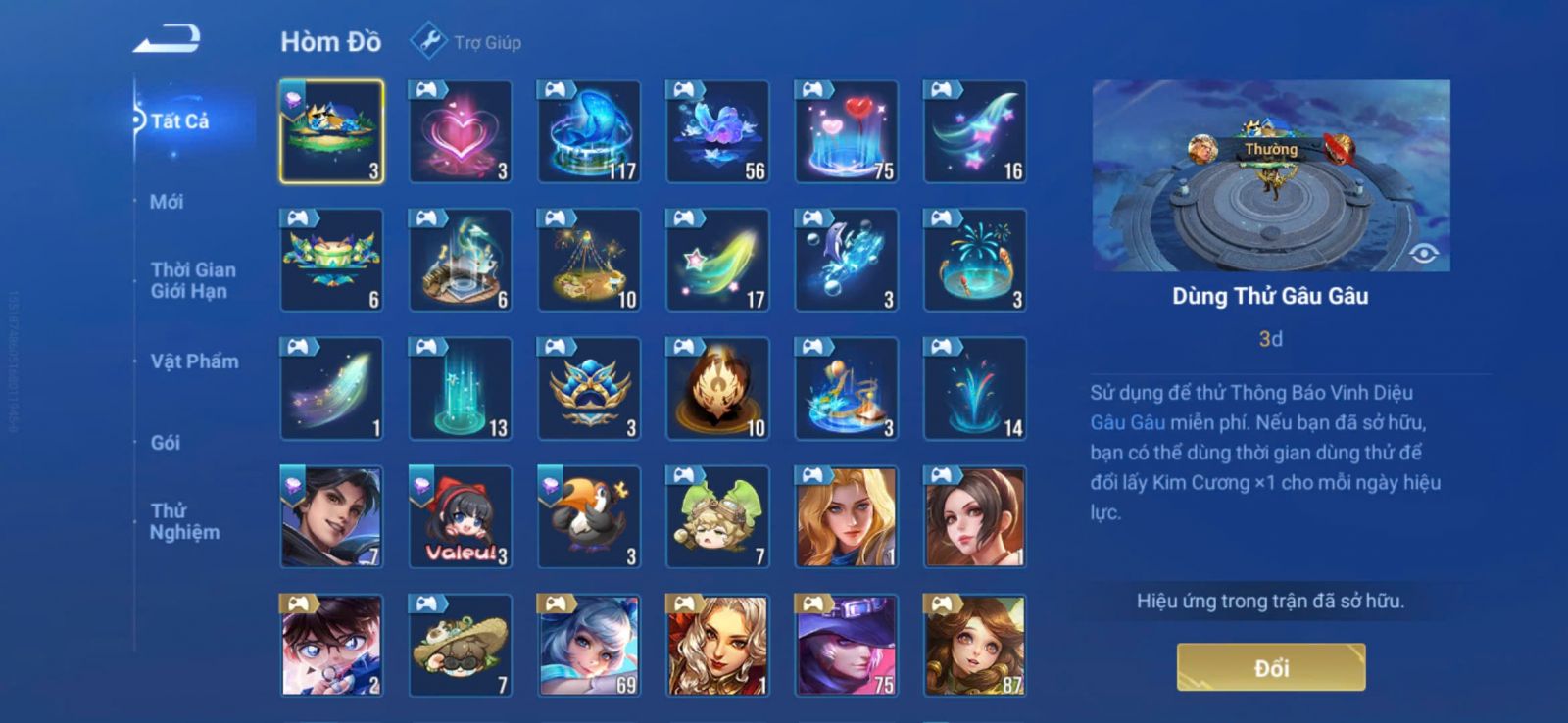1568x723 pixels.
Task: Select the Tất Cả tab
Action: click(x=179, y=121)
